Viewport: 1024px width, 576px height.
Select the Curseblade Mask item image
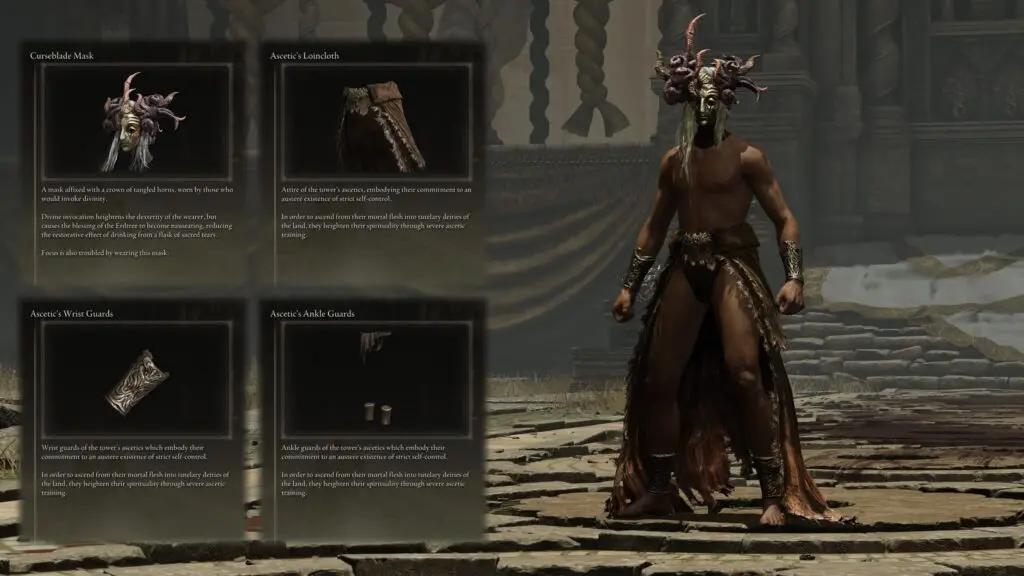(x=137, y=122)
